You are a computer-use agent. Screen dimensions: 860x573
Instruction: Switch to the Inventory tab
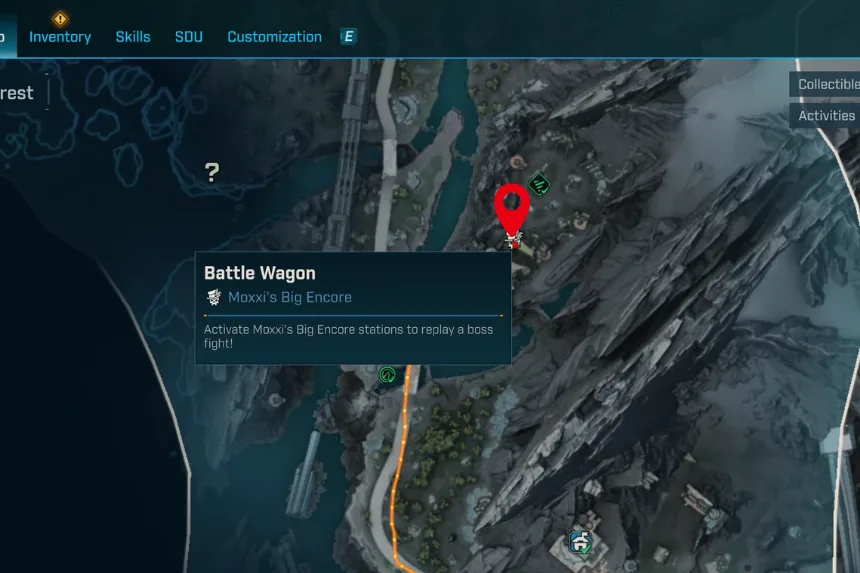click(x=60, y=37)
